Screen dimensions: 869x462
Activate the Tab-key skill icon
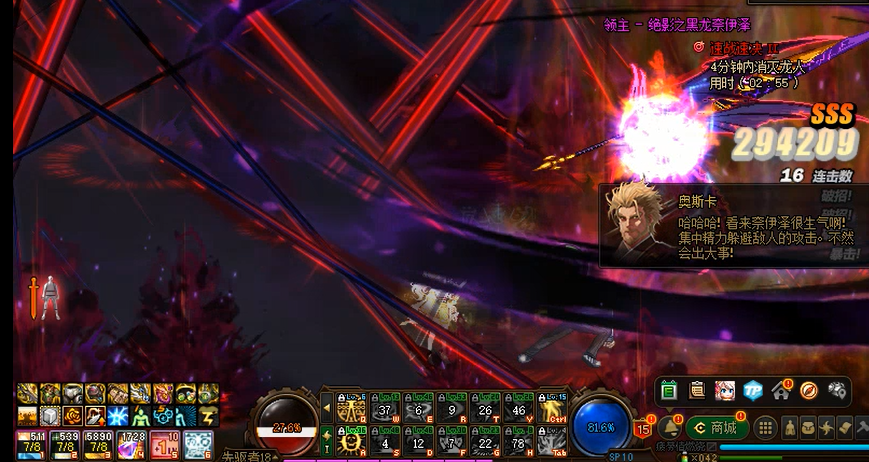pyautogui.click(x=553, y=440)
